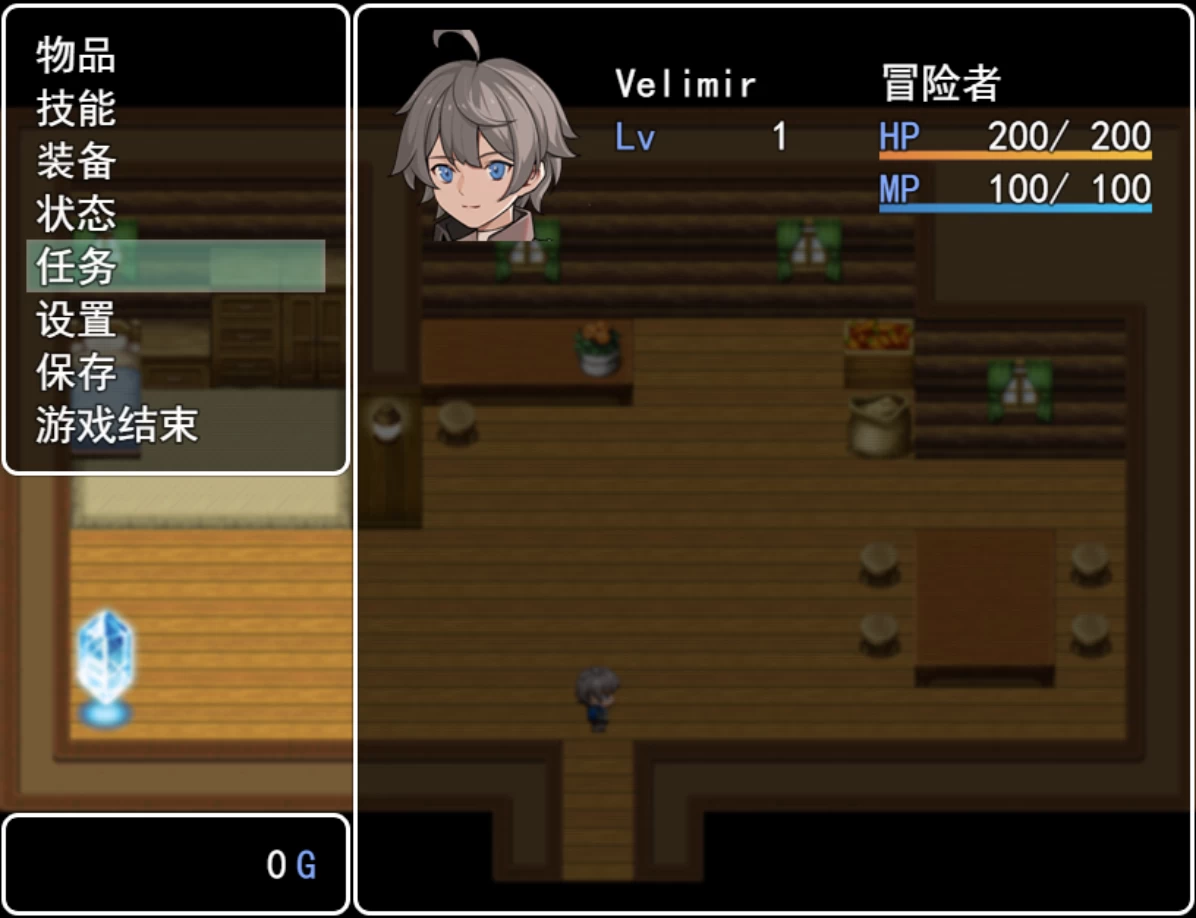The width and height of the screenshot is (1196, 918).
Task: Choose 游戏结束 (End Game) option
Action: (x=116, y=425)
